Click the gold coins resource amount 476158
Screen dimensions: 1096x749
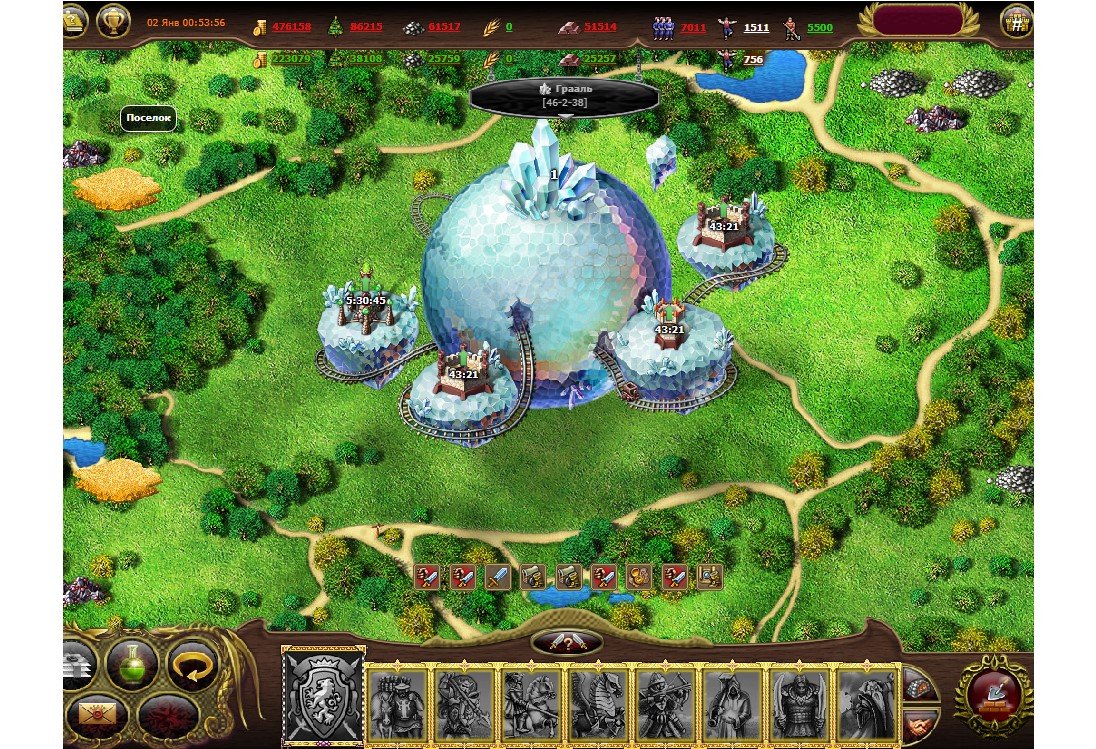tap(291, 27)
